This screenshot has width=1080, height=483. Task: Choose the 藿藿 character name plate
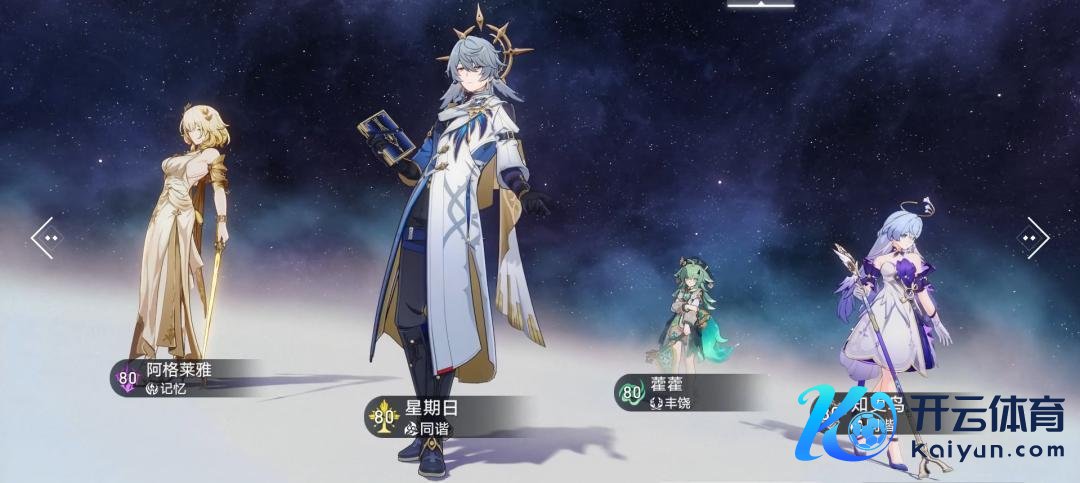680,392
